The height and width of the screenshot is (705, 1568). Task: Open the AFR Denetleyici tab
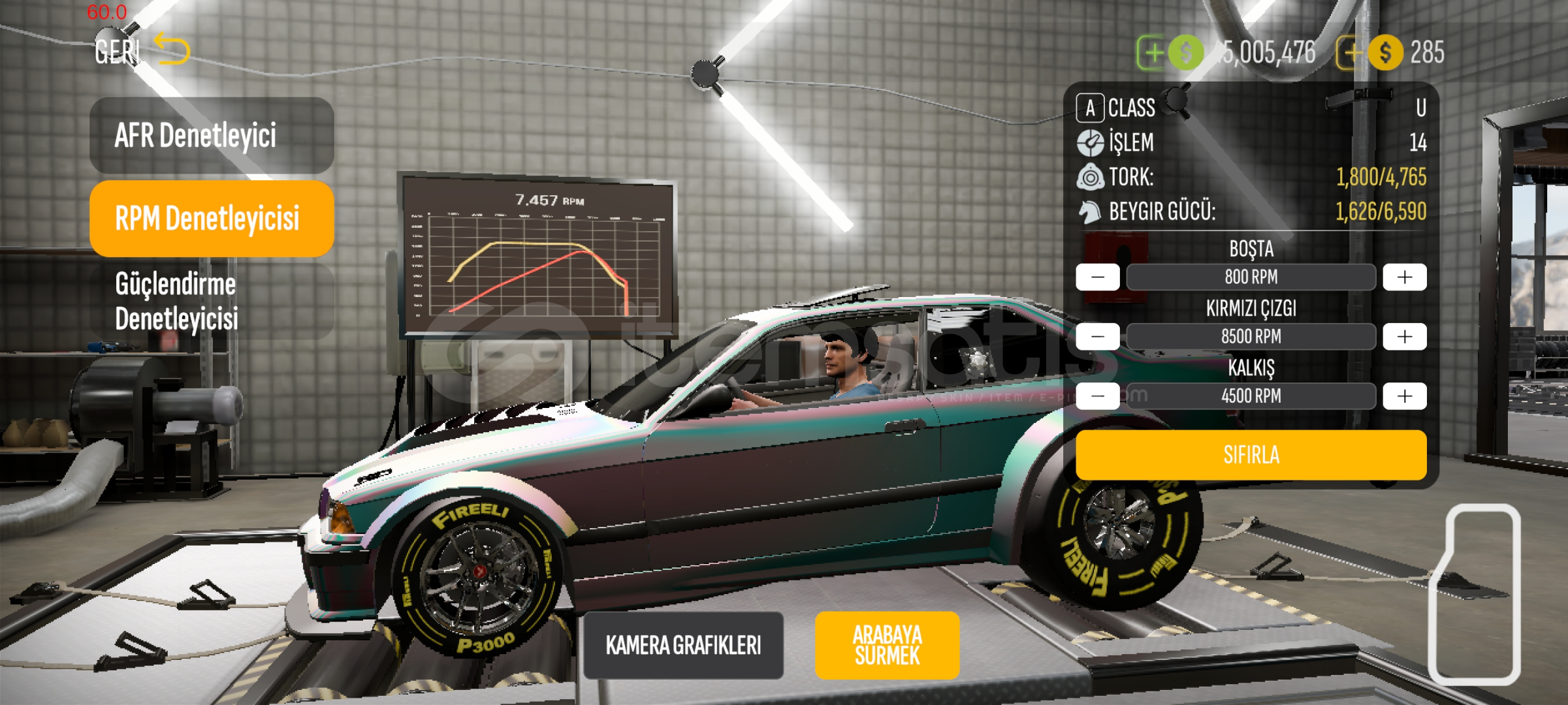tap(212, 136)
